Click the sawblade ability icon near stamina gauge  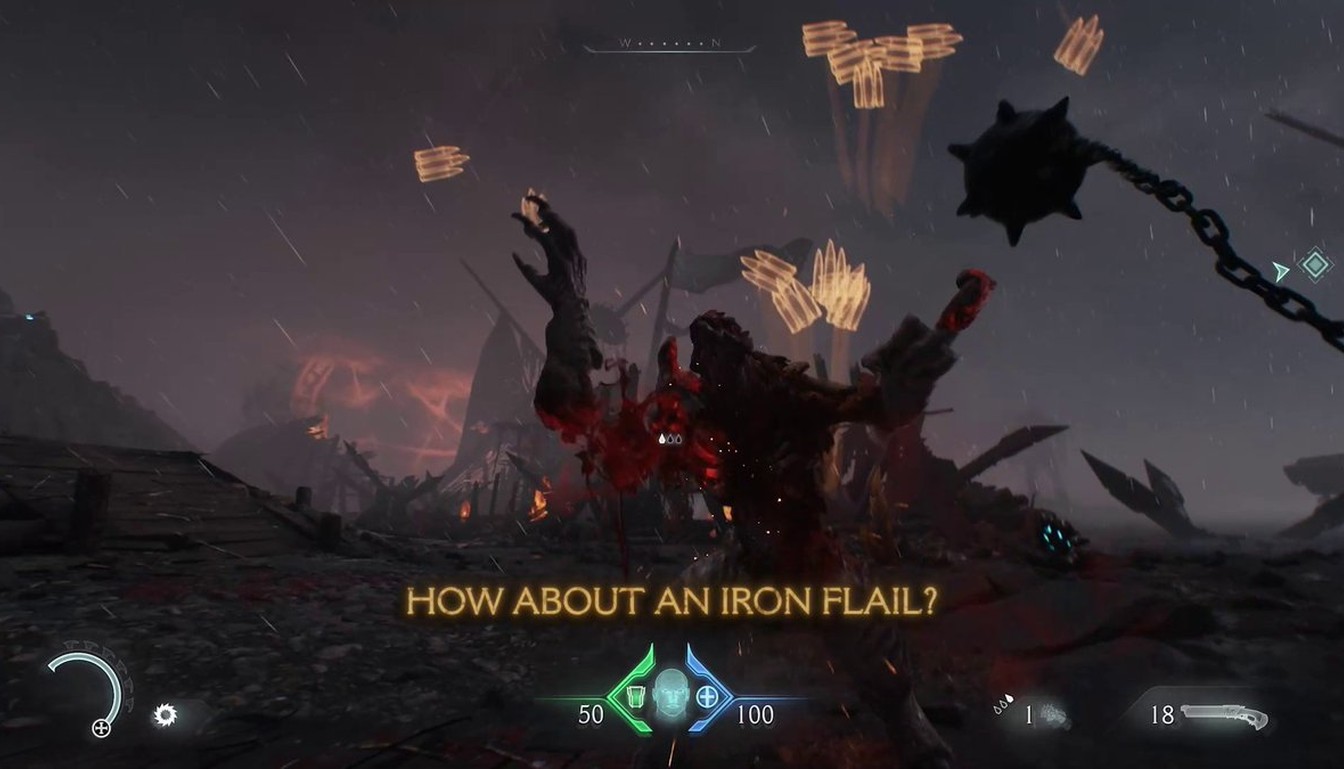pyautogui.click(x=165, y=713)
